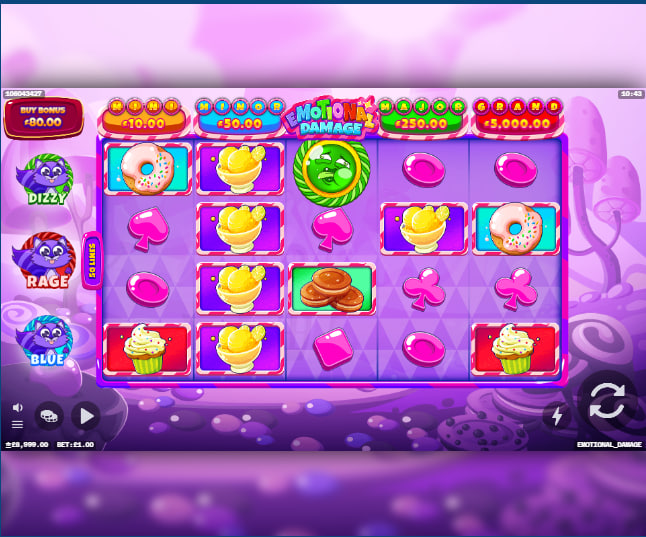Select the Dizzy character feature
Image resolution: width=646 pixels, height=537 pixels.
click(48, 179)
